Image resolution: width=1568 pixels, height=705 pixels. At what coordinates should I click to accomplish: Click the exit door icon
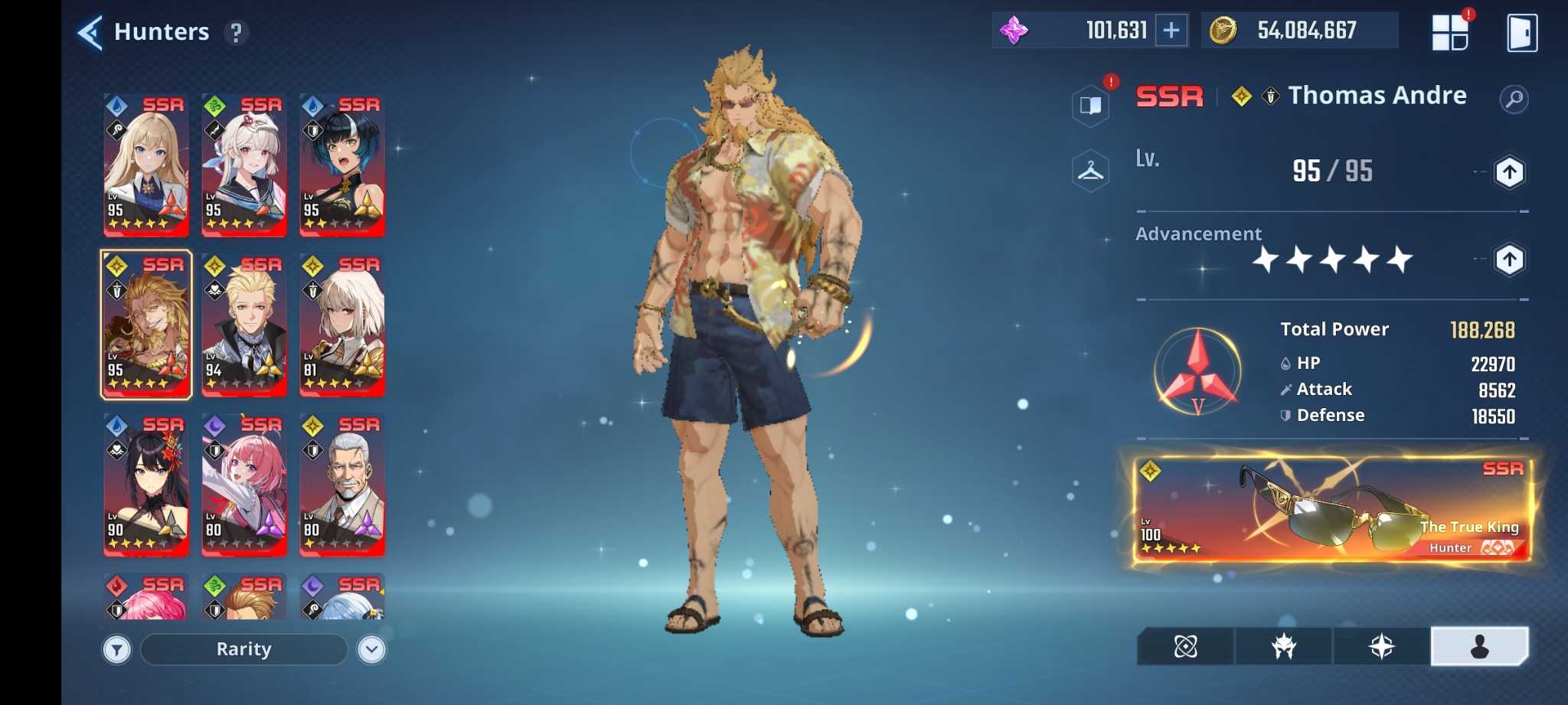click(1521, 33)
